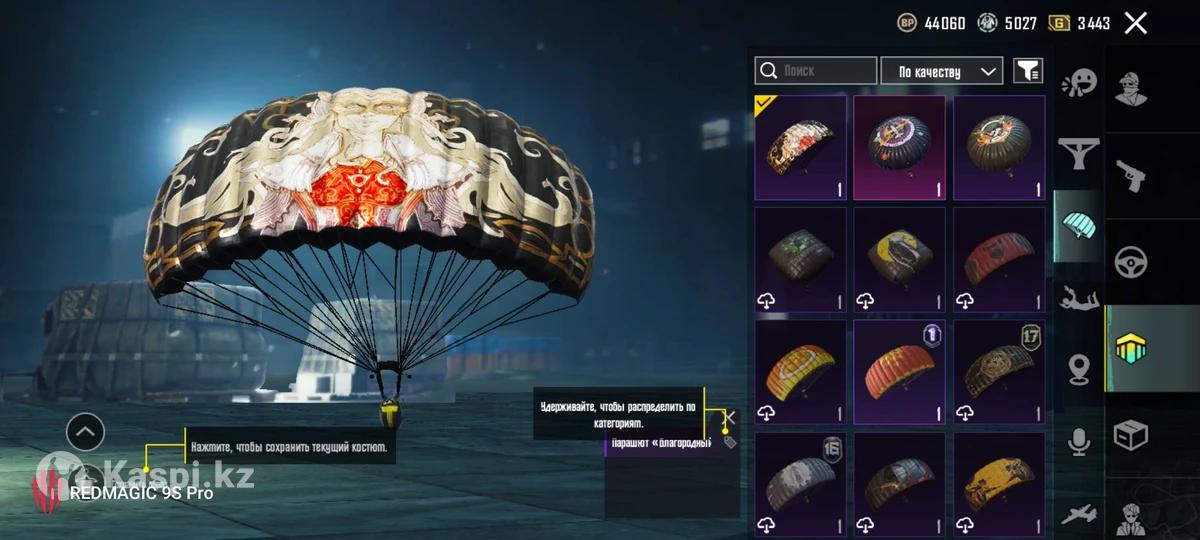Open the parachute category tab

click(x=1079, y=226)
